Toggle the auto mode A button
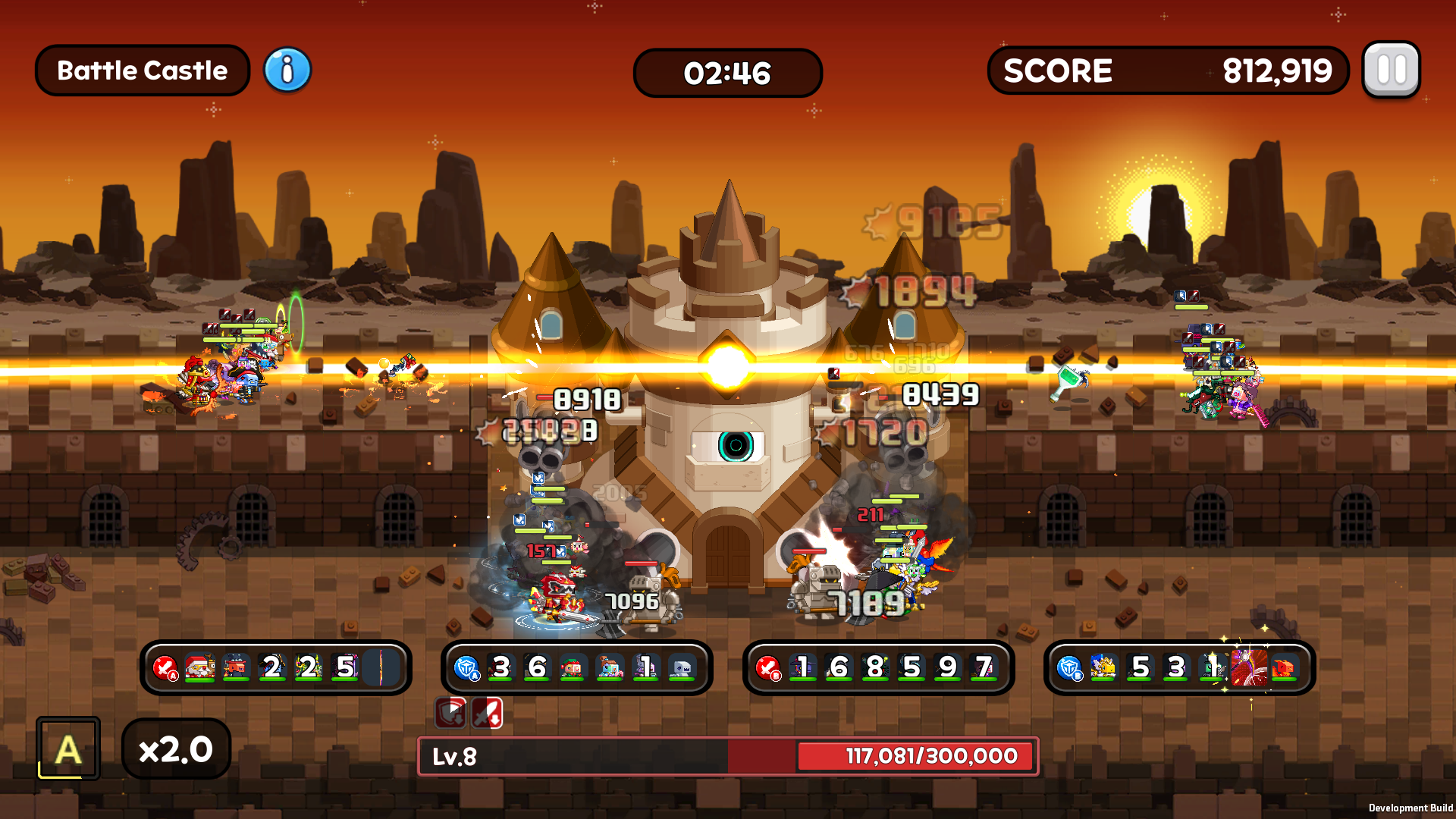The height and width of the screenshot is (819, 1456). coord(68,749)
